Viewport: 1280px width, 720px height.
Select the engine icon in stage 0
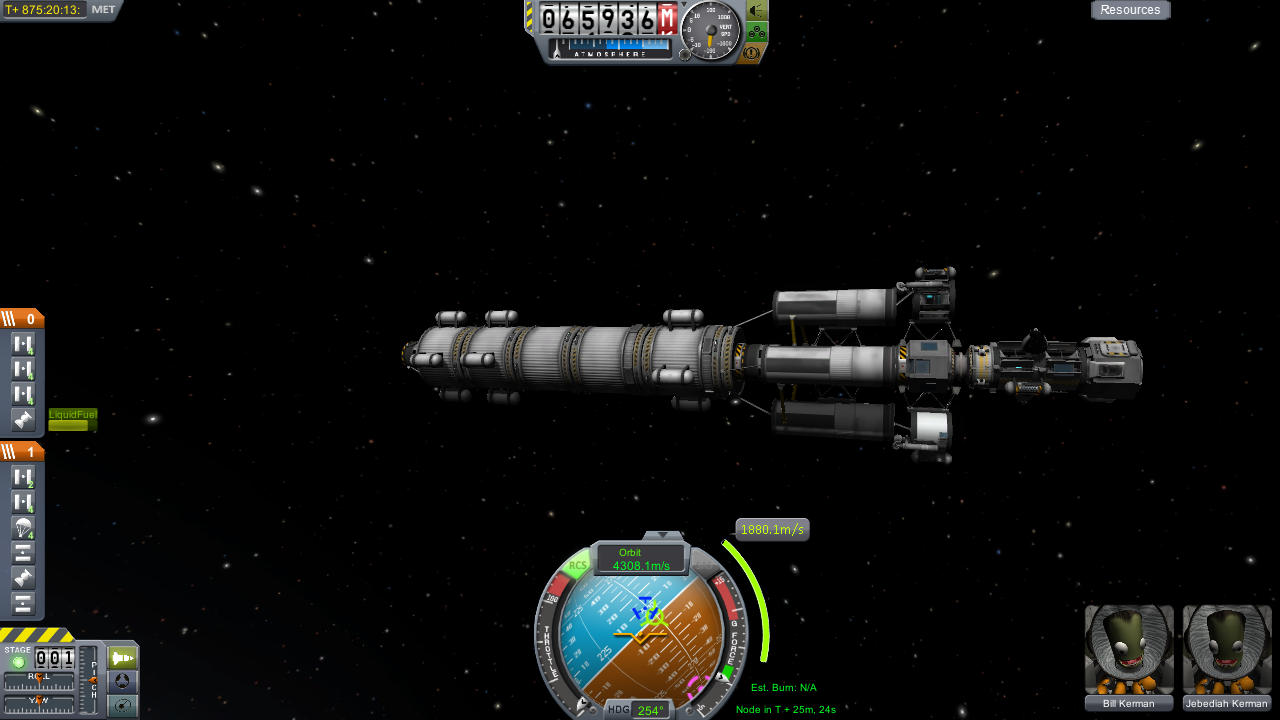click(24, 420)
